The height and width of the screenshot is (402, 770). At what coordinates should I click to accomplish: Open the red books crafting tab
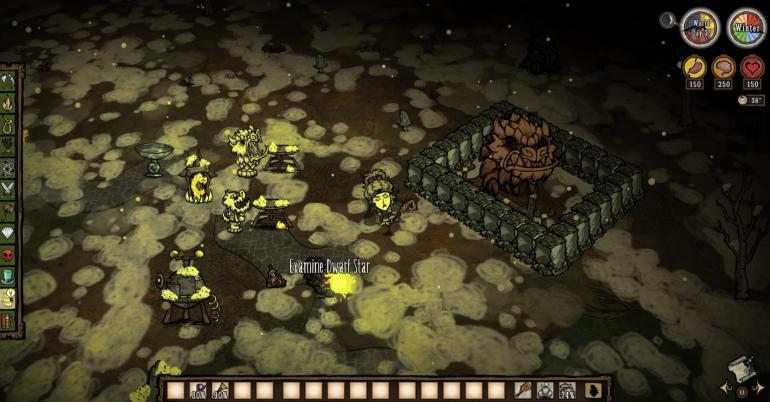click(x=11, y=321)
